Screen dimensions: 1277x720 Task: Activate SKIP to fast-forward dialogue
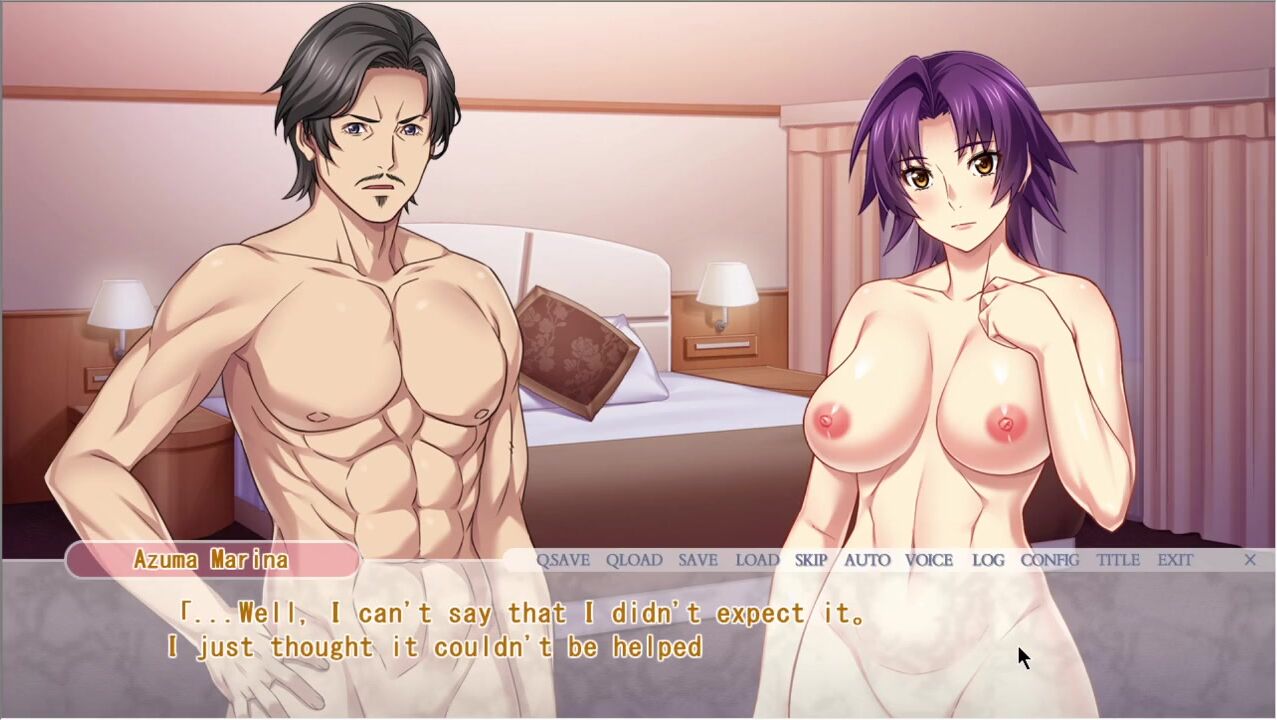point(811,560)
